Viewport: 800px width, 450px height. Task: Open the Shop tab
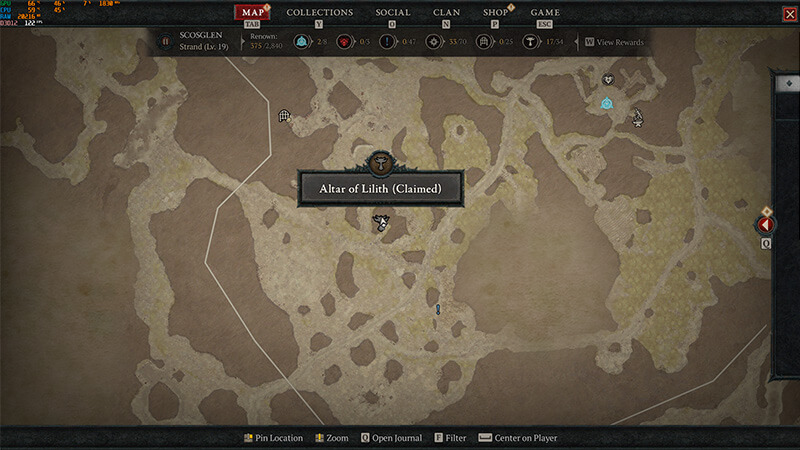tap(495, 13)
